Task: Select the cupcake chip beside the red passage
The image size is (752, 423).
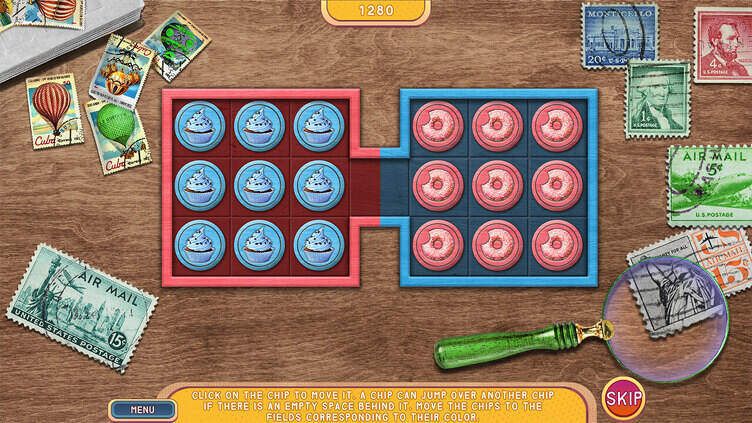Action: click(x=319, y=186)
